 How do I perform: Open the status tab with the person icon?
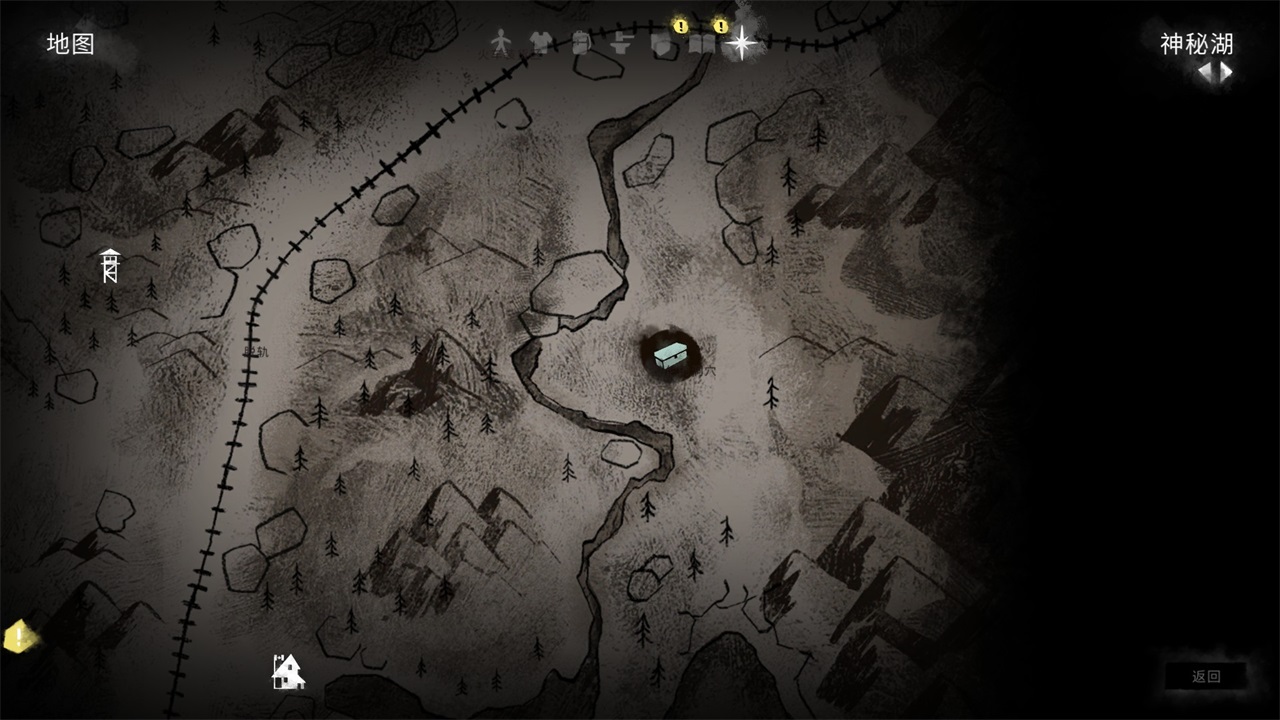[x=501, y=42]
